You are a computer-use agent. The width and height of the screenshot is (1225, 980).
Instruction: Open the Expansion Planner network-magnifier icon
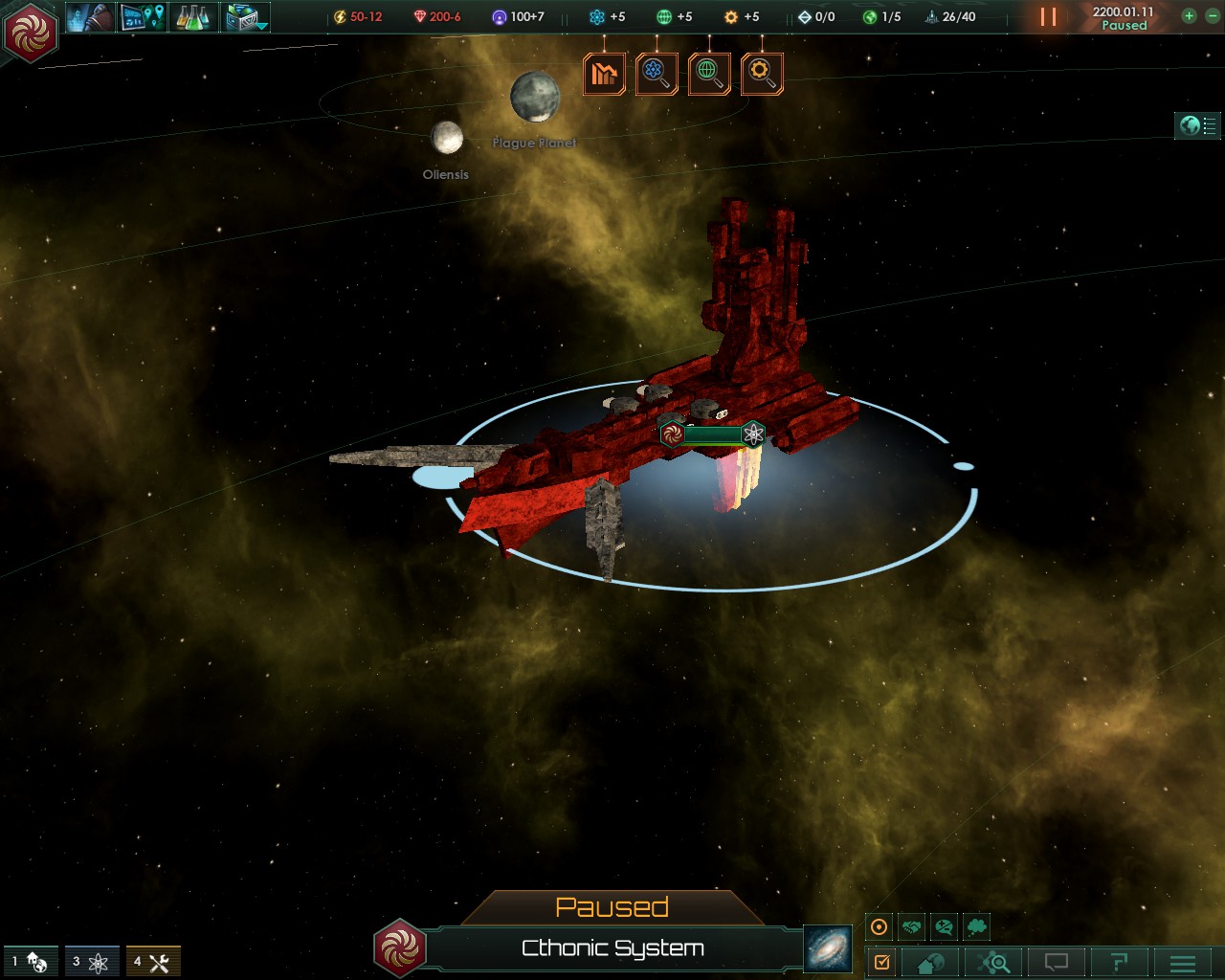pyautogui.click(x=993, y=962)
